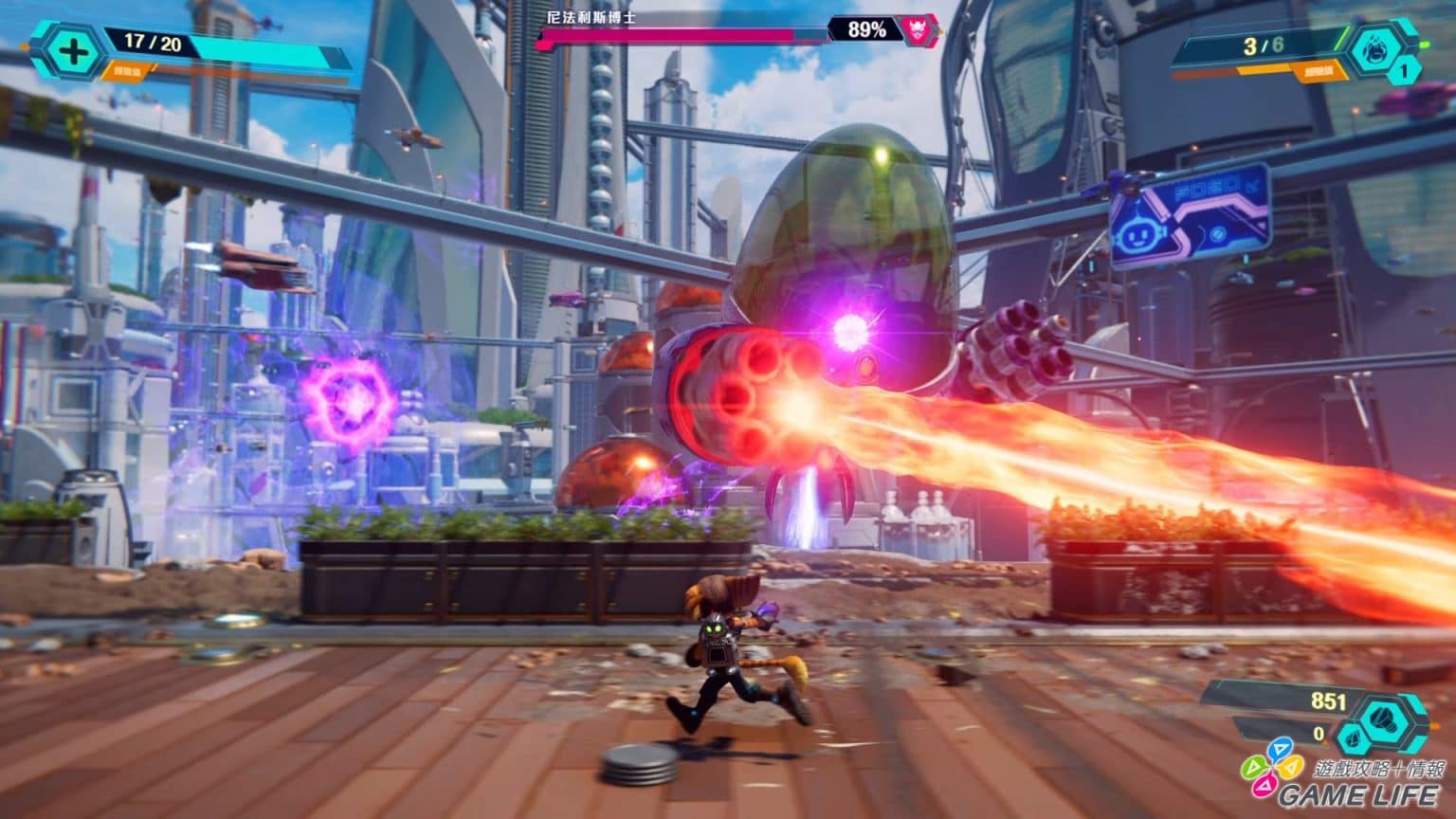
Task: Select the equipped weapon hexagon icon
Action: 1377,48
